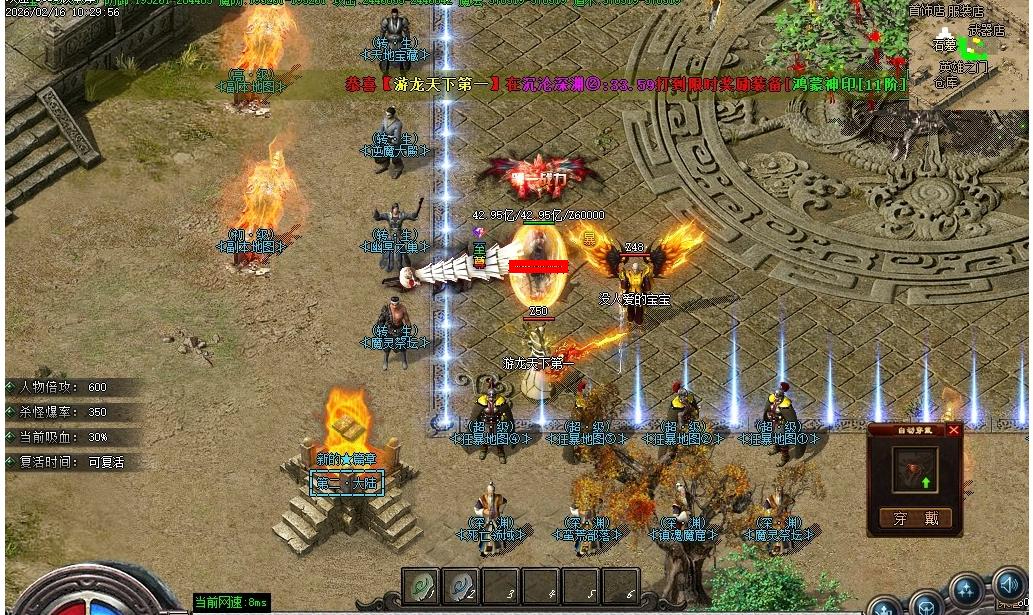This screenshot has width=1033, height=615.
Task: Click the 穿戴 equip button
Action: (915, 518)
